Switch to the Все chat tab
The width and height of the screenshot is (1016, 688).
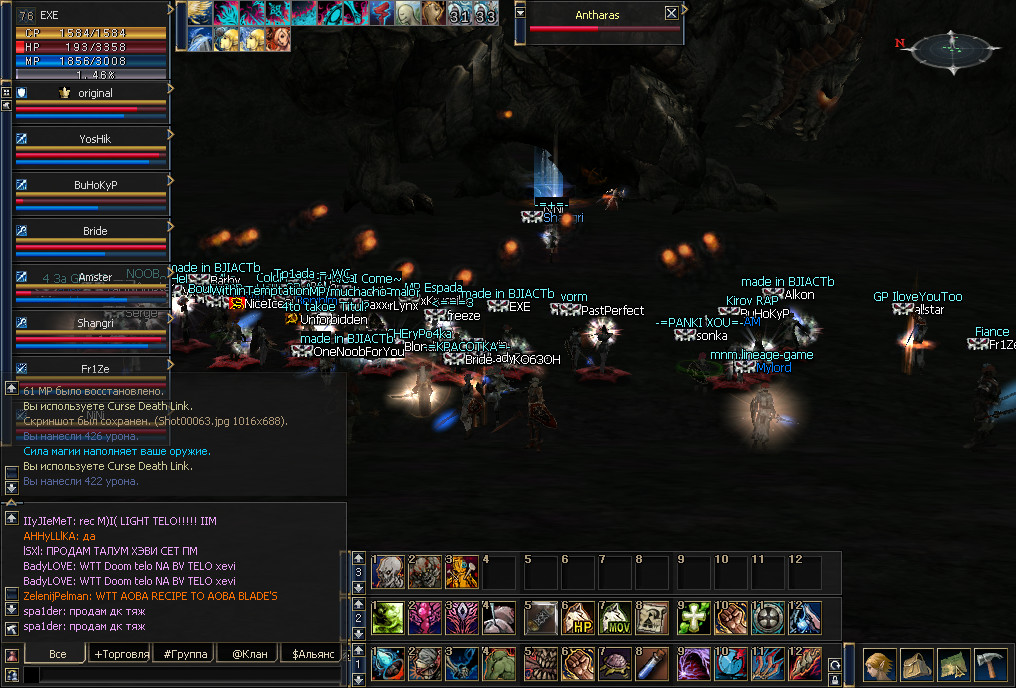(x=57, y=654)
